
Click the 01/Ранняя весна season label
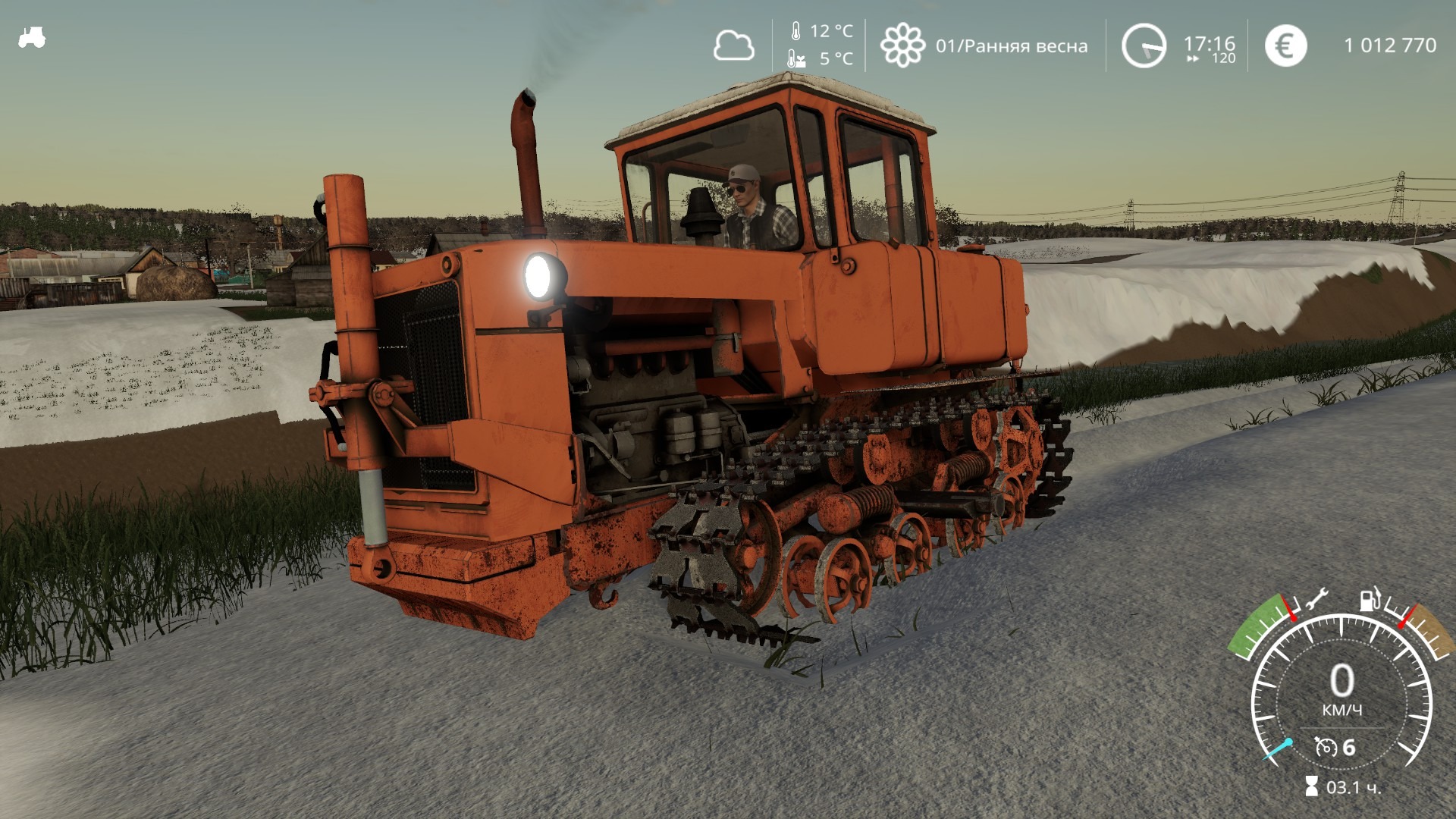tap(1012, 45)
